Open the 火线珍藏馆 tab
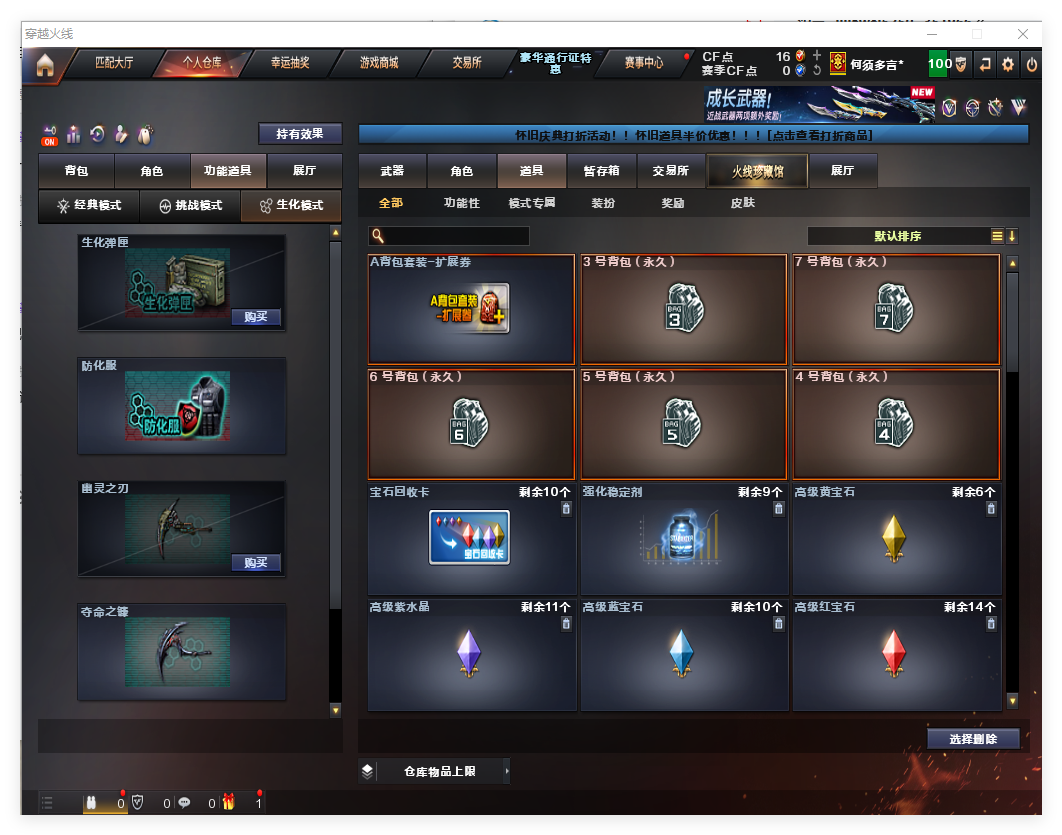The image size is (1062, 835). [757, 171]
